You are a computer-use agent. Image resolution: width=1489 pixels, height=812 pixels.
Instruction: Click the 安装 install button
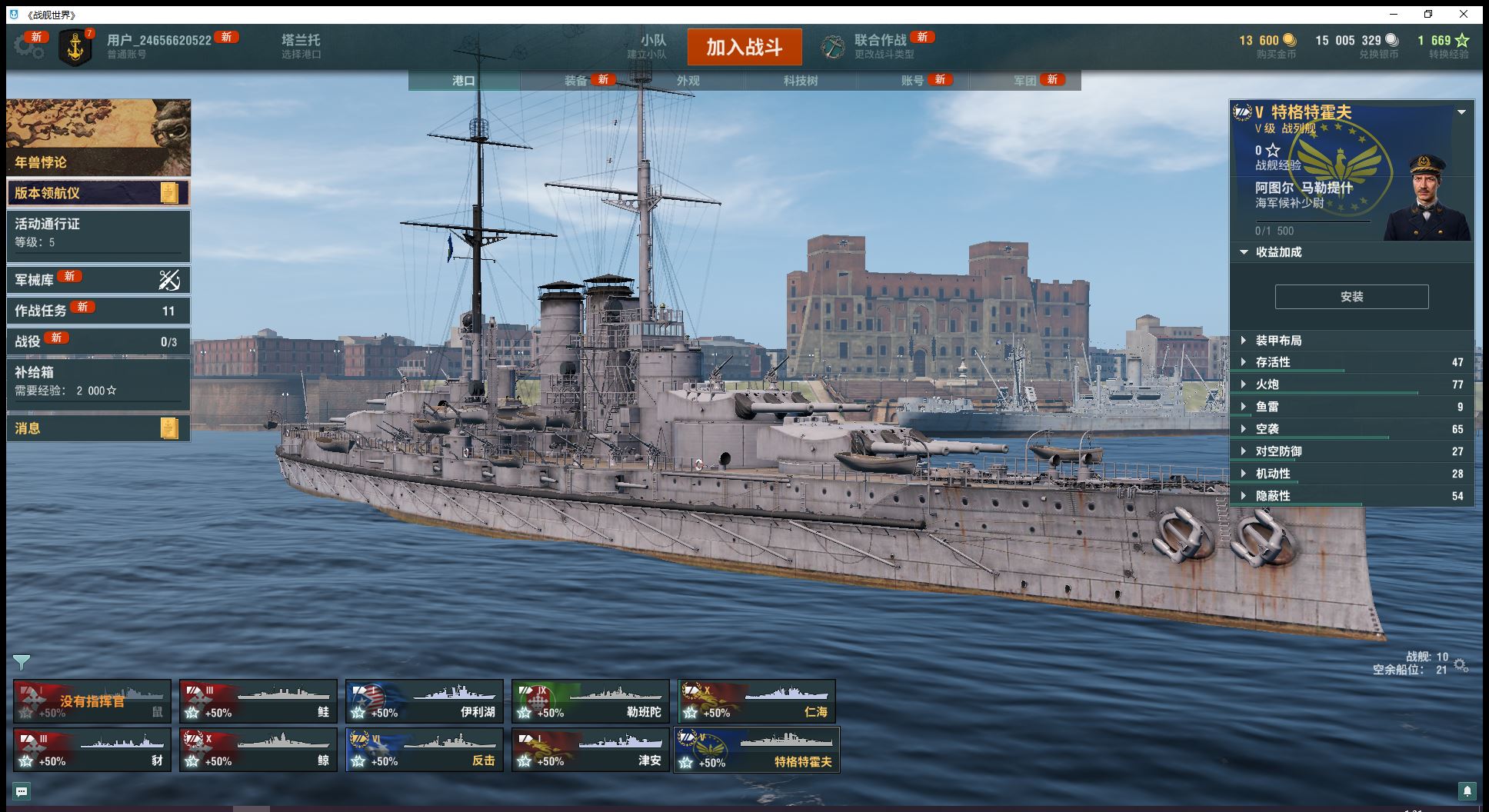click(1351, 297)
